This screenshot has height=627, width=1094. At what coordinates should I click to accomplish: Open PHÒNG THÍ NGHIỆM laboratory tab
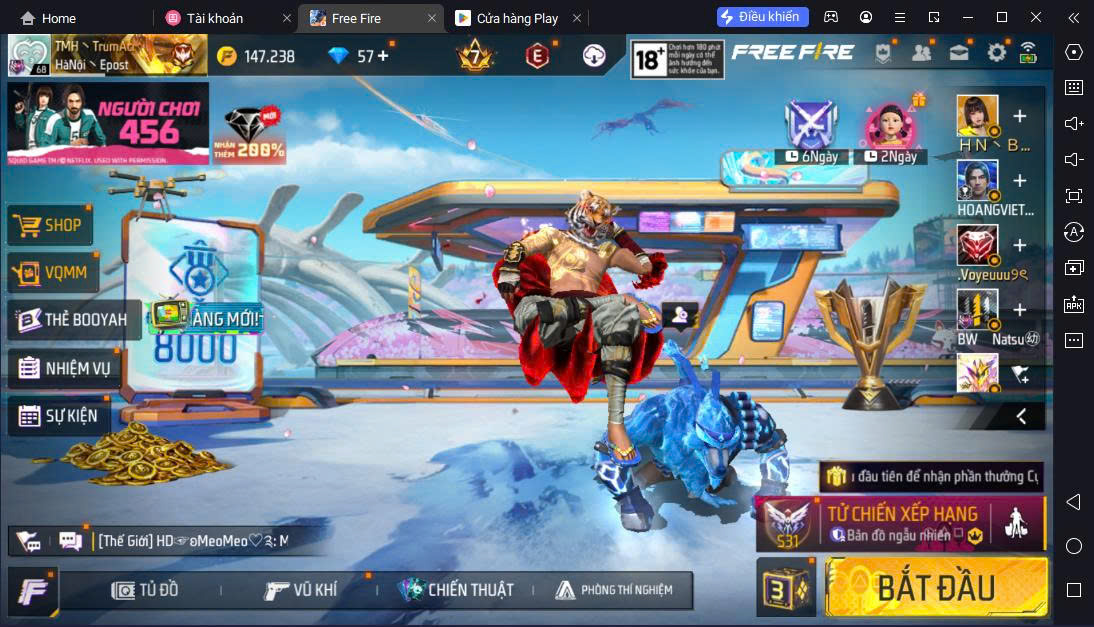pos(613,590)
